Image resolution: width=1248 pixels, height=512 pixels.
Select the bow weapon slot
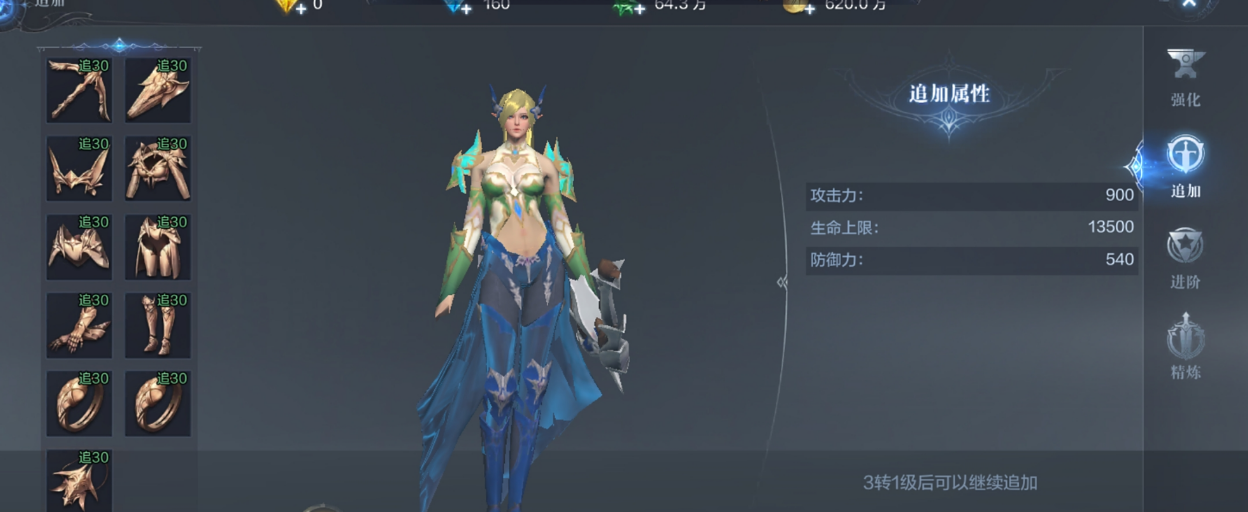(x=79, y=90)
